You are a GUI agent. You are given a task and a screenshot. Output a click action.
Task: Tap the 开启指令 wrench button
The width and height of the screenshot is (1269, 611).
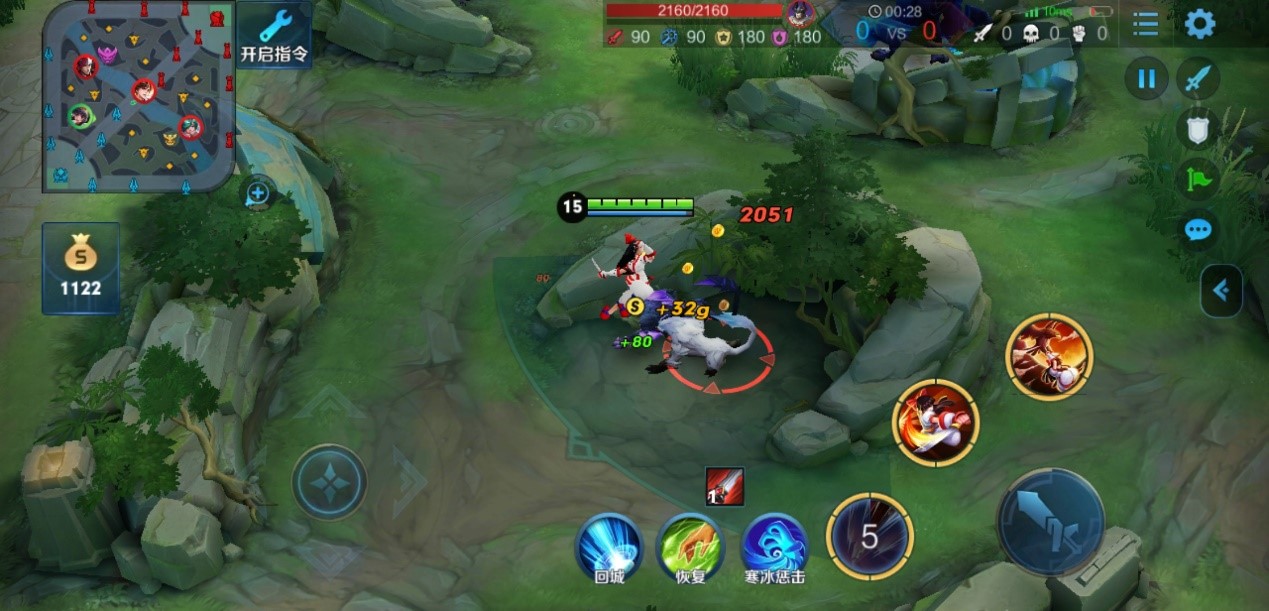click(274, 34)
